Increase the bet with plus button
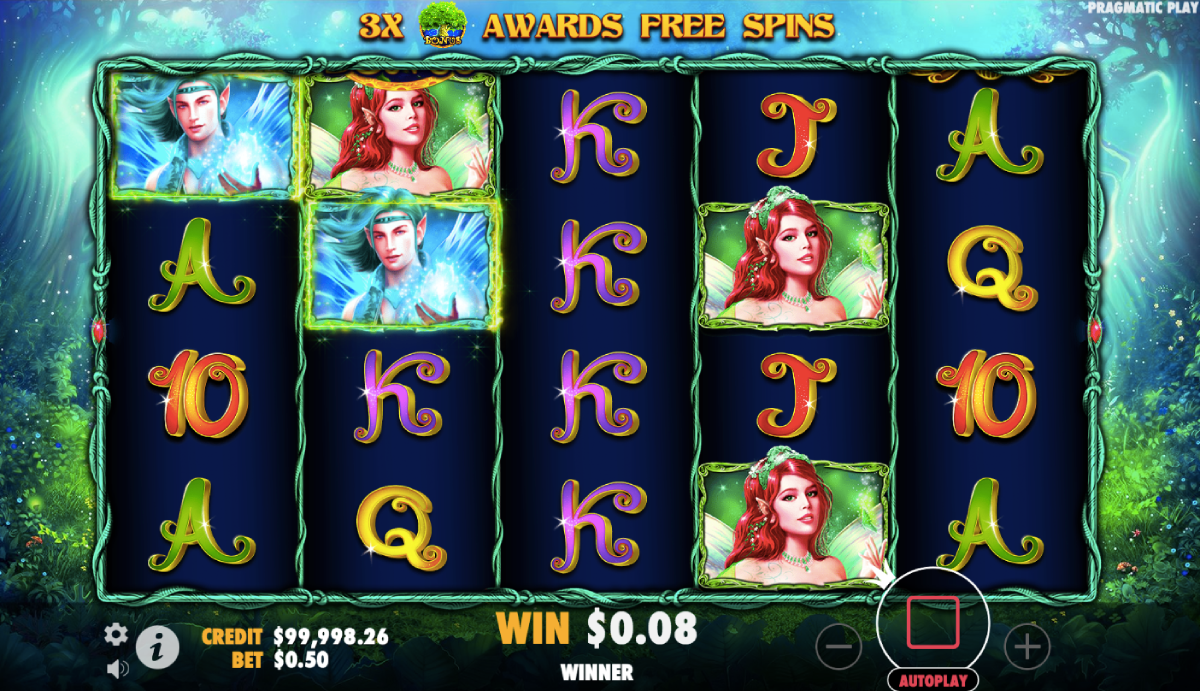The height and width of the screenshot is (691, 1200). (x=1026, y=648)
